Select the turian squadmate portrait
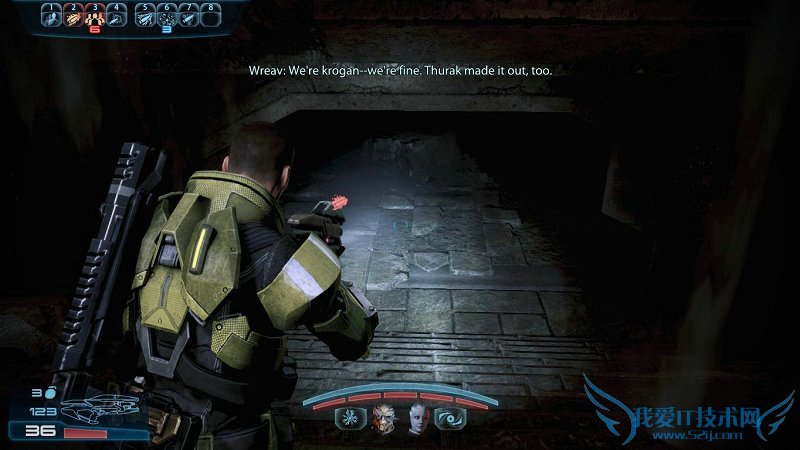The height and width of the screenshot is (450, 800). pyautogui.click(x=385, y=418)
